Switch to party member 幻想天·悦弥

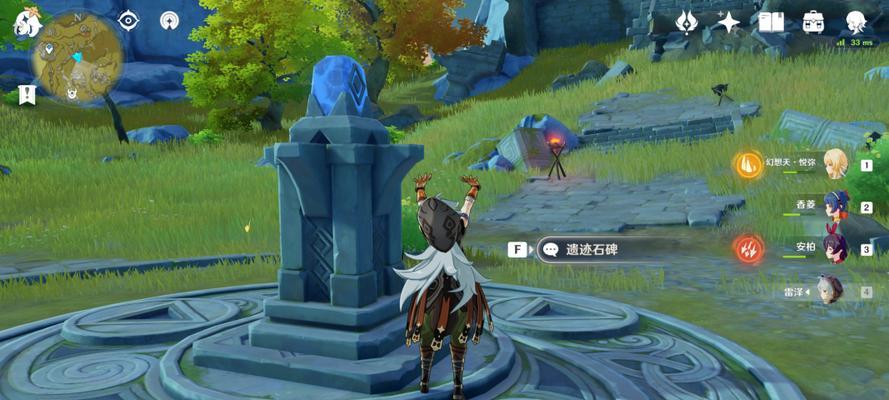pyautogui.click(x=835, y=165)
